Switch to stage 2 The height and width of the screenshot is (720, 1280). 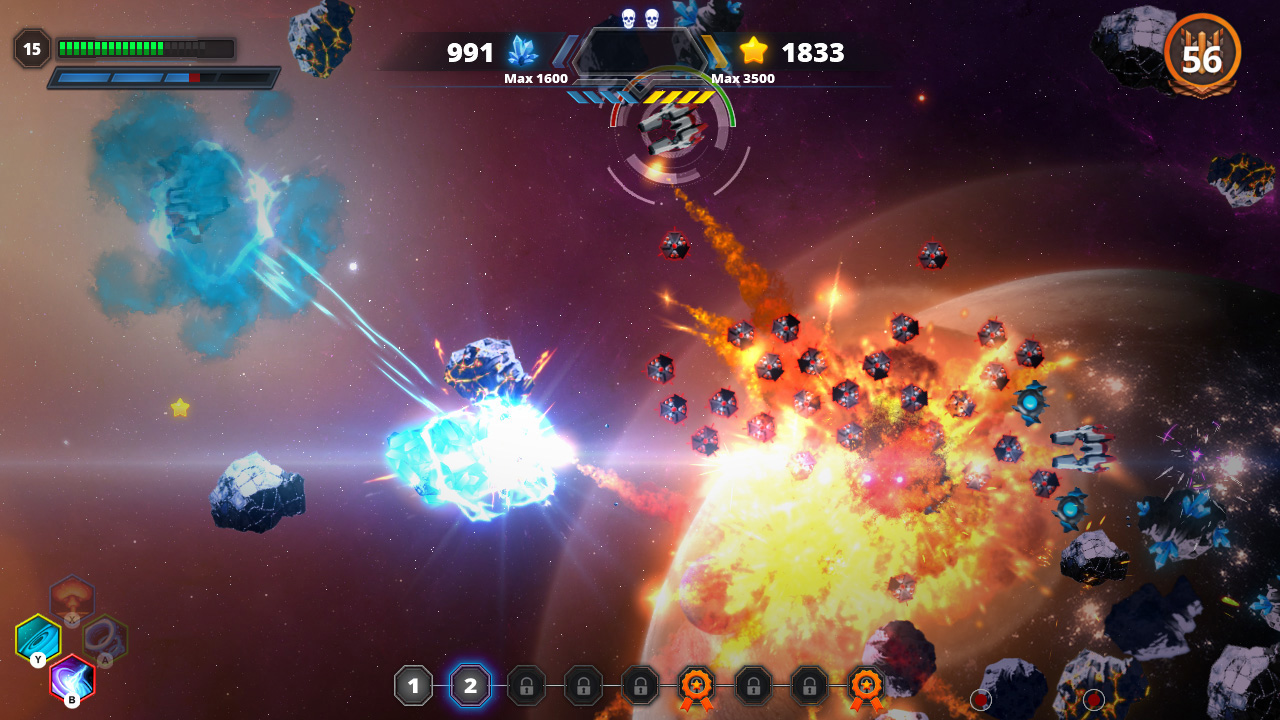[470, 686]
